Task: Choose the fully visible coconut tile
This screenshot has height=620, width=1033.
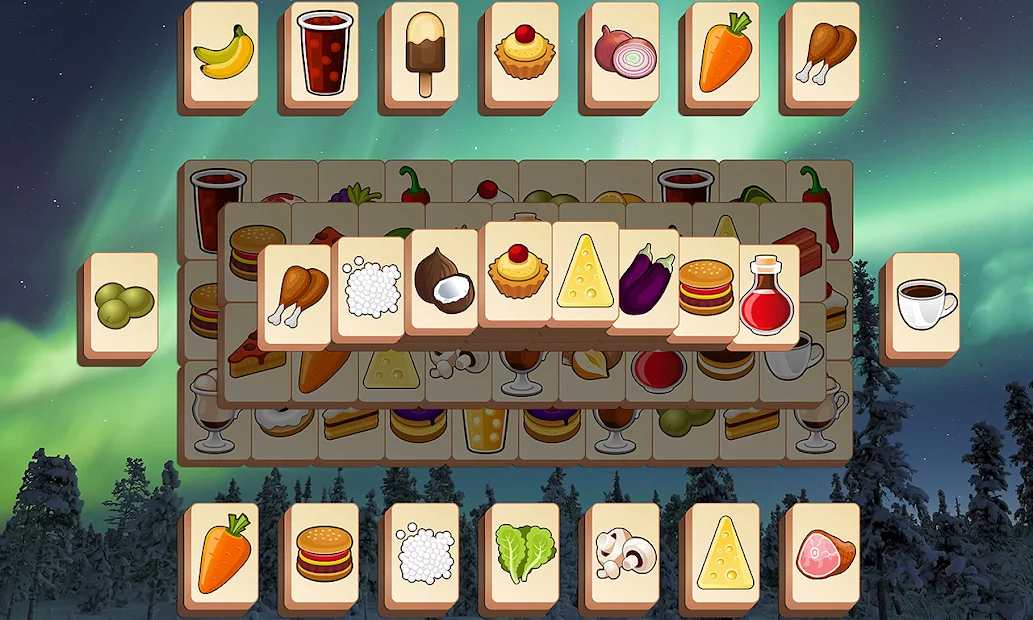Action: coord(442,281)
